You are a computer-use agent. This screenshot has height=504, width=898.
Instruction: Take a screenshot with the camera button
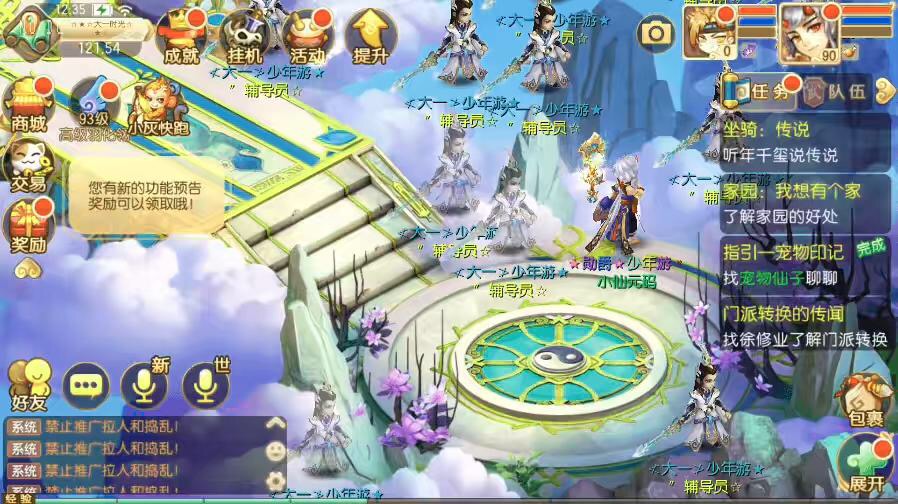[656, 34]
